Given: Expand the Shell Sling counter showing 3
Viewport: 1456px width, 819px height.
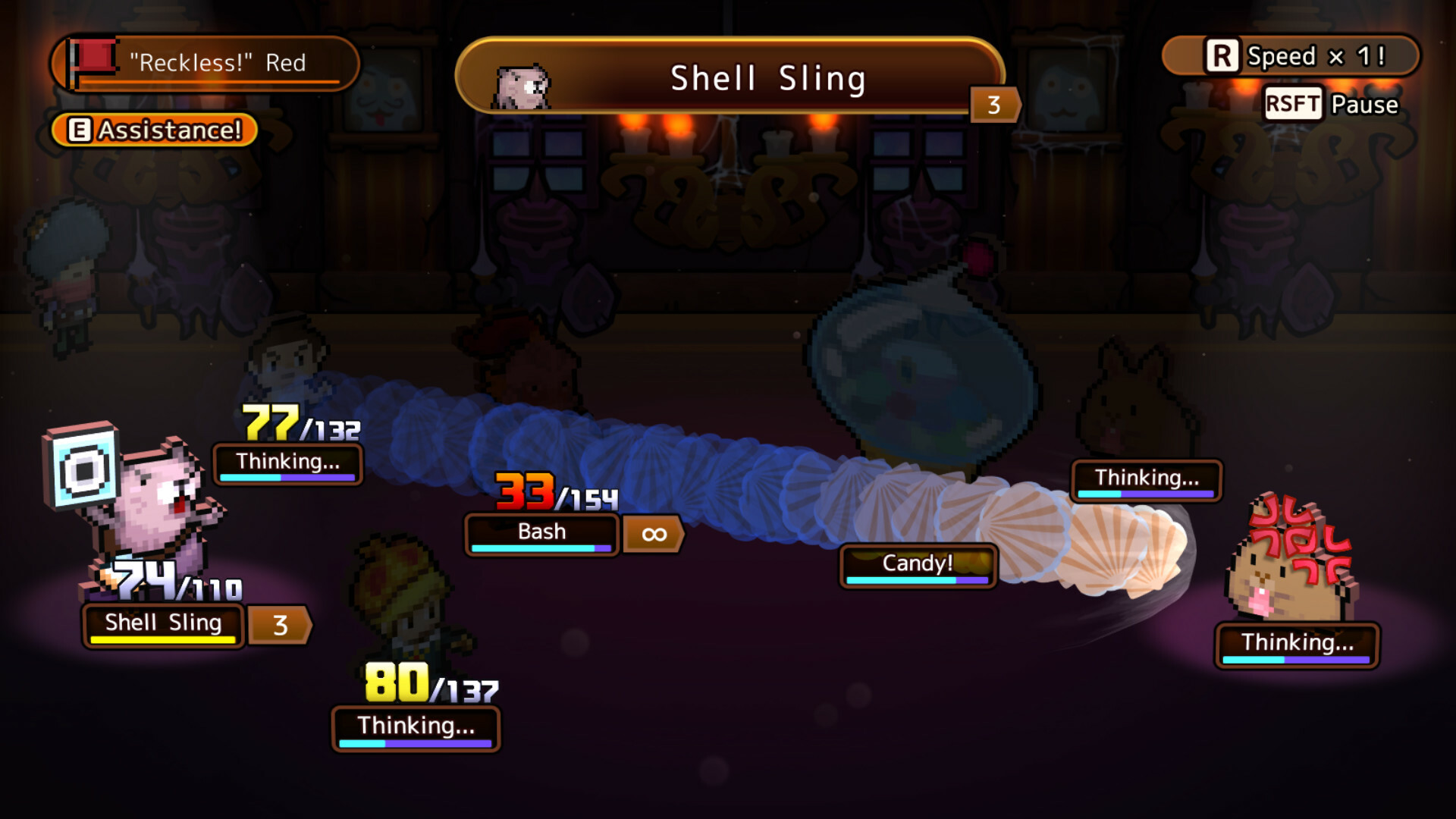Looking at the screenshot, I should (280, 626).
